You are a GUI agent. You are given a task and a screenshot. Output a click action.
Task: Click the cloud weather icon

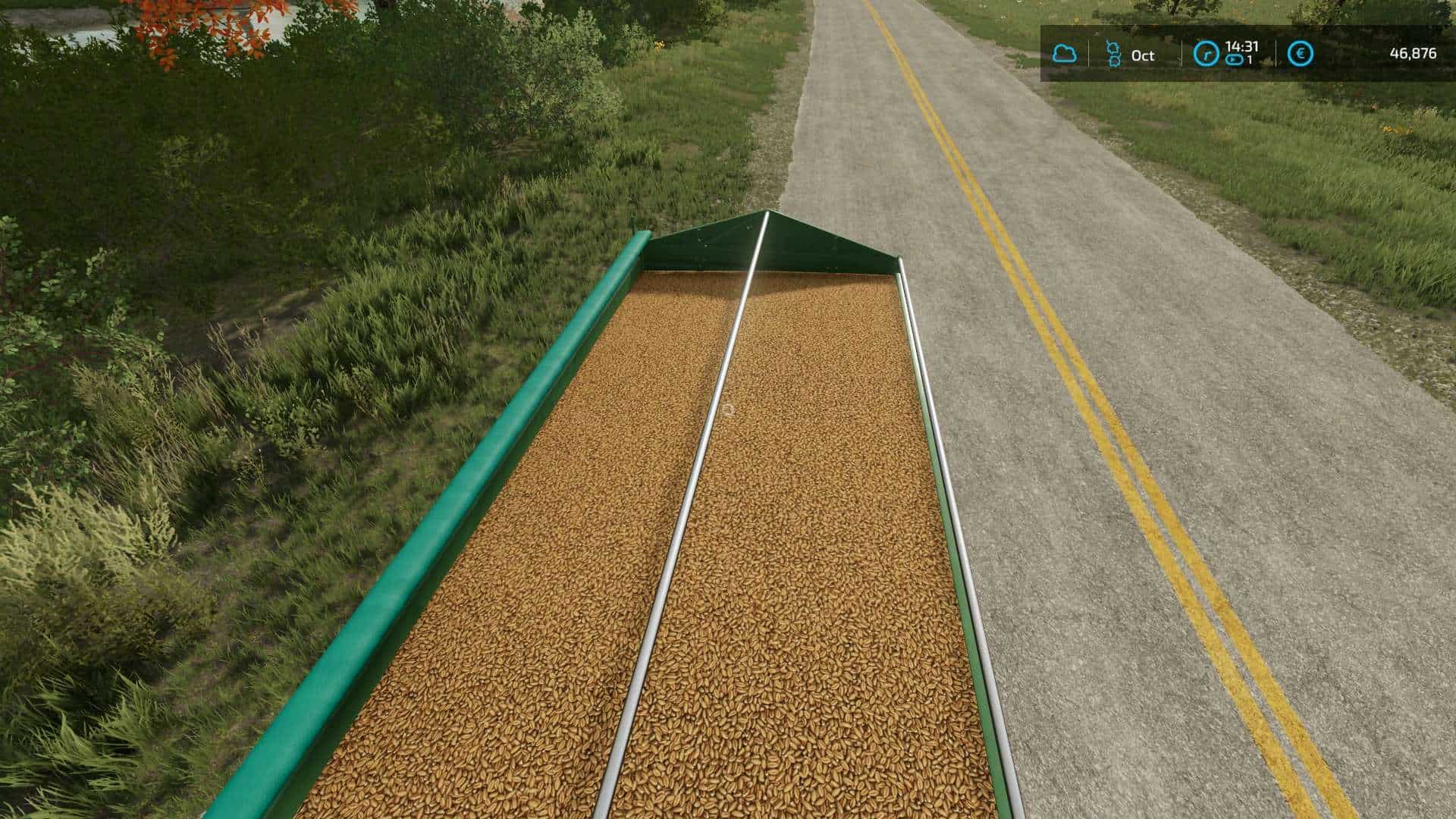click(1064, 54)
